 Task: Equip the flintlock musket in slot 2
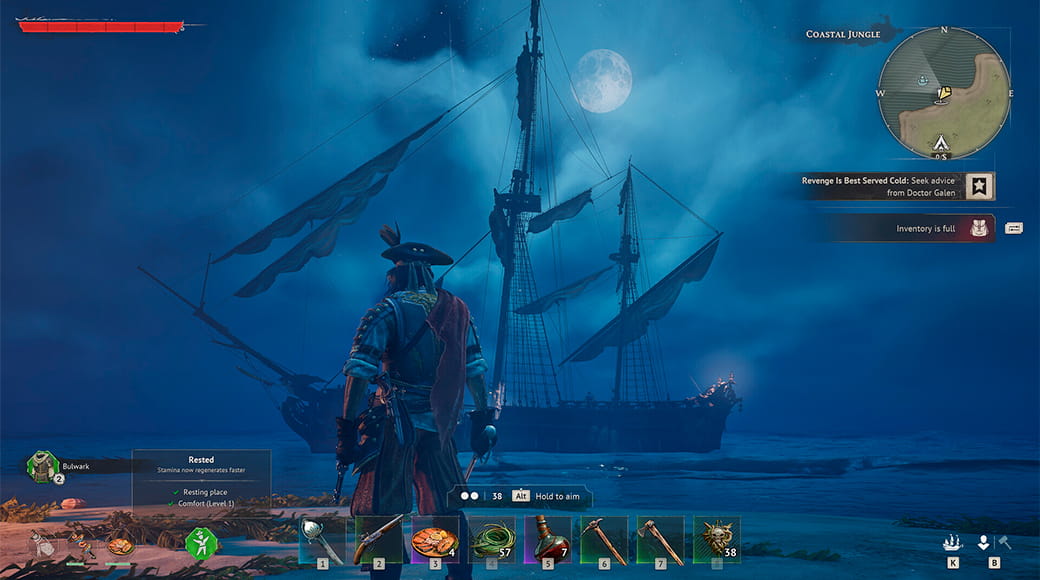pyautogui.click(x=379, y=540)
